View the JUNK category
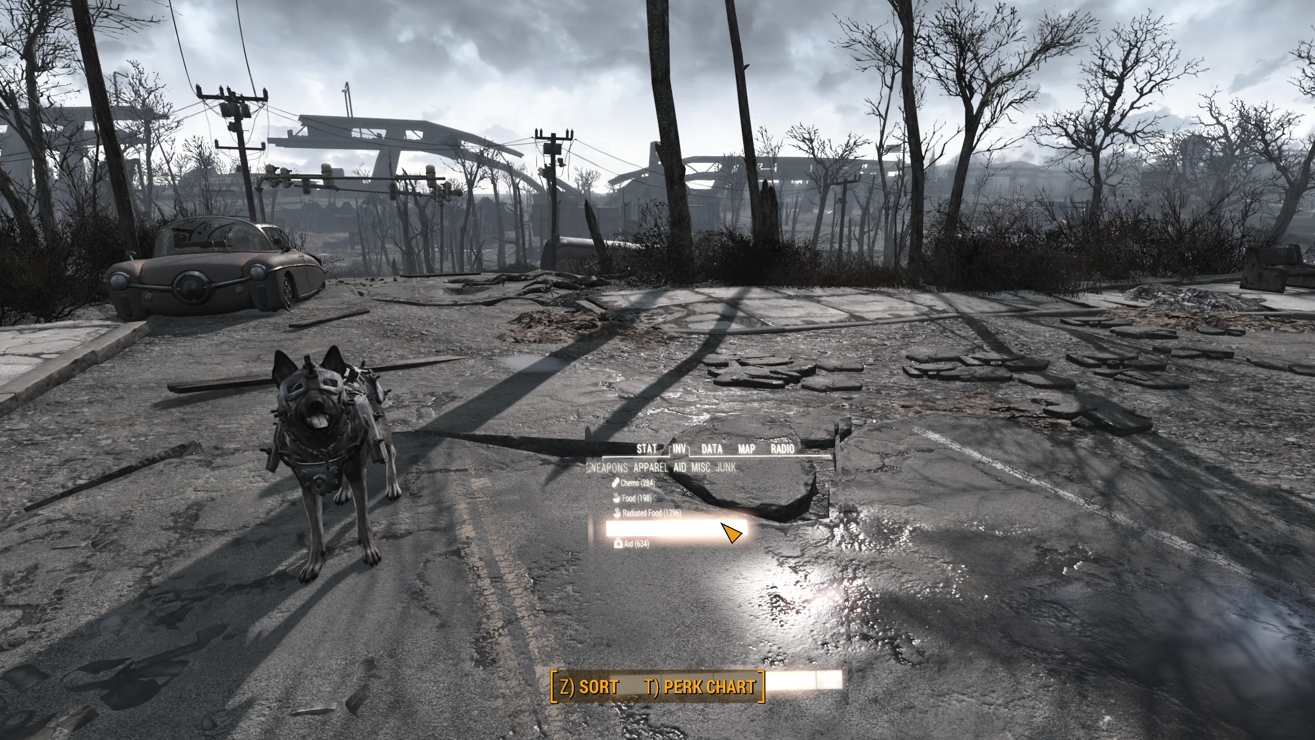 click(x=726, y=467)
